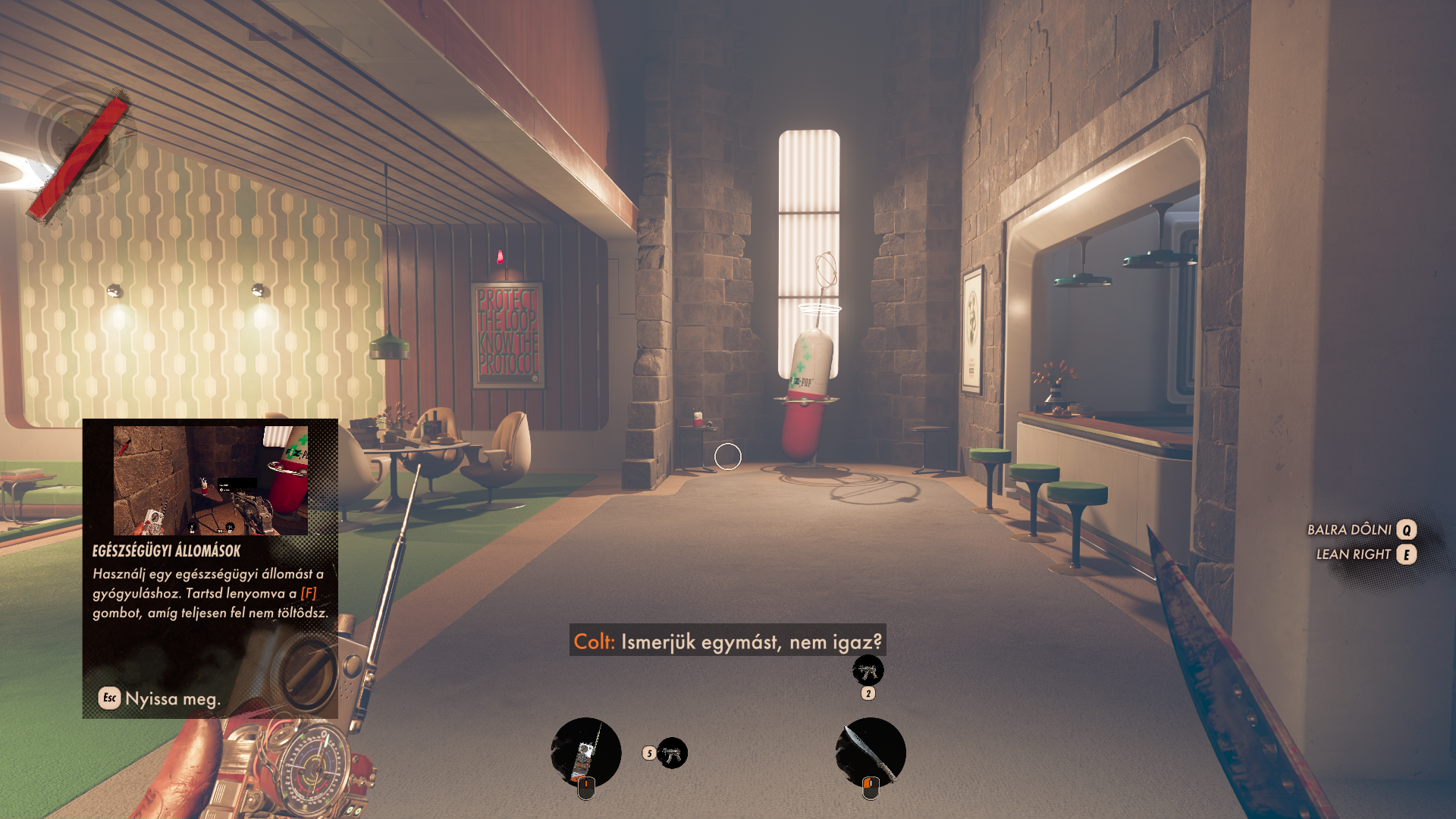The width and height of the screenshot is (1456, 819).
Task: Select the Hackamajig radio device slot
Action: pyautogui.click(x=585, y=752)
